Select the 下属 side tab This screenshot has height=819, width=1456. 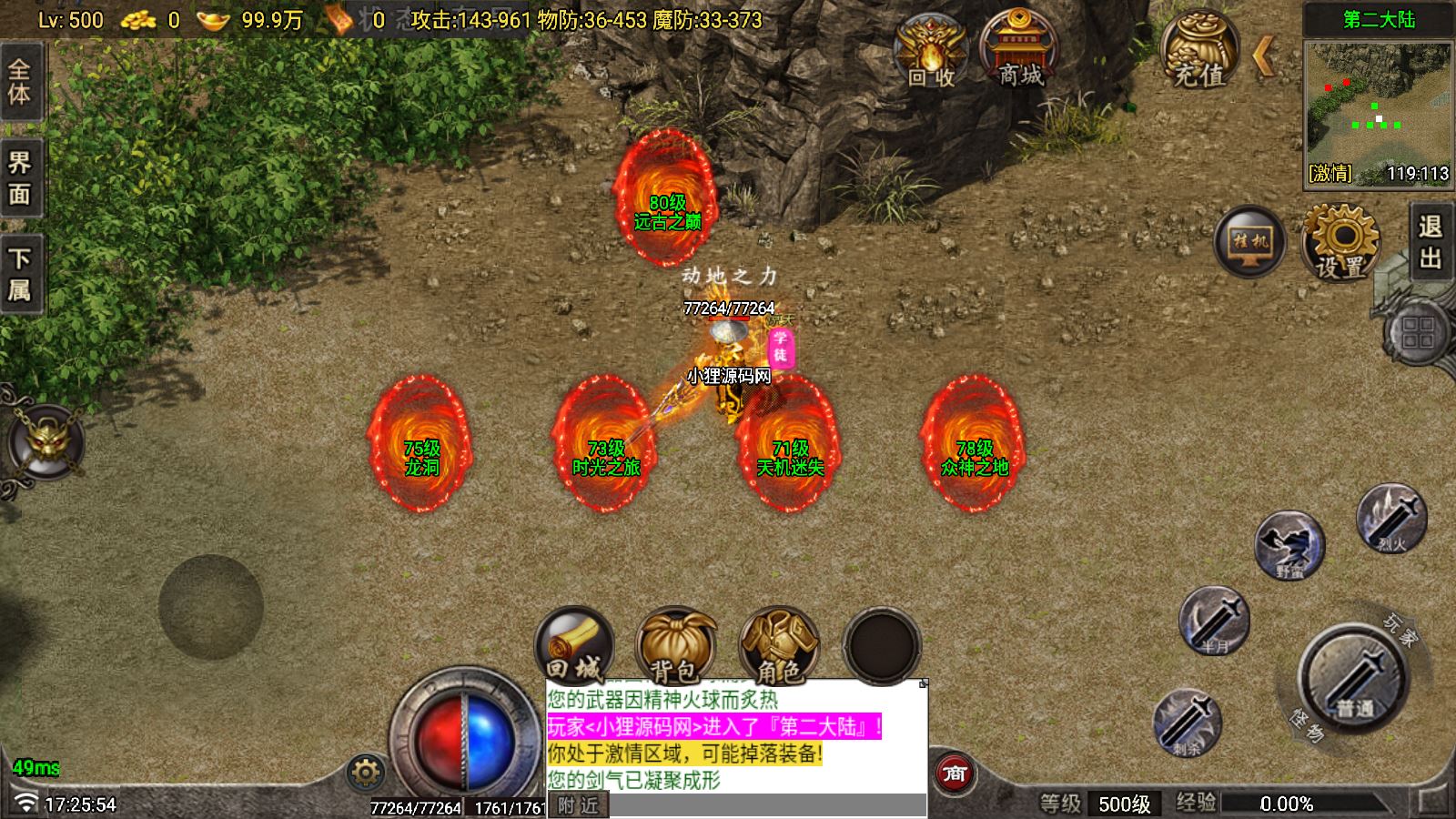coord(20,273)
